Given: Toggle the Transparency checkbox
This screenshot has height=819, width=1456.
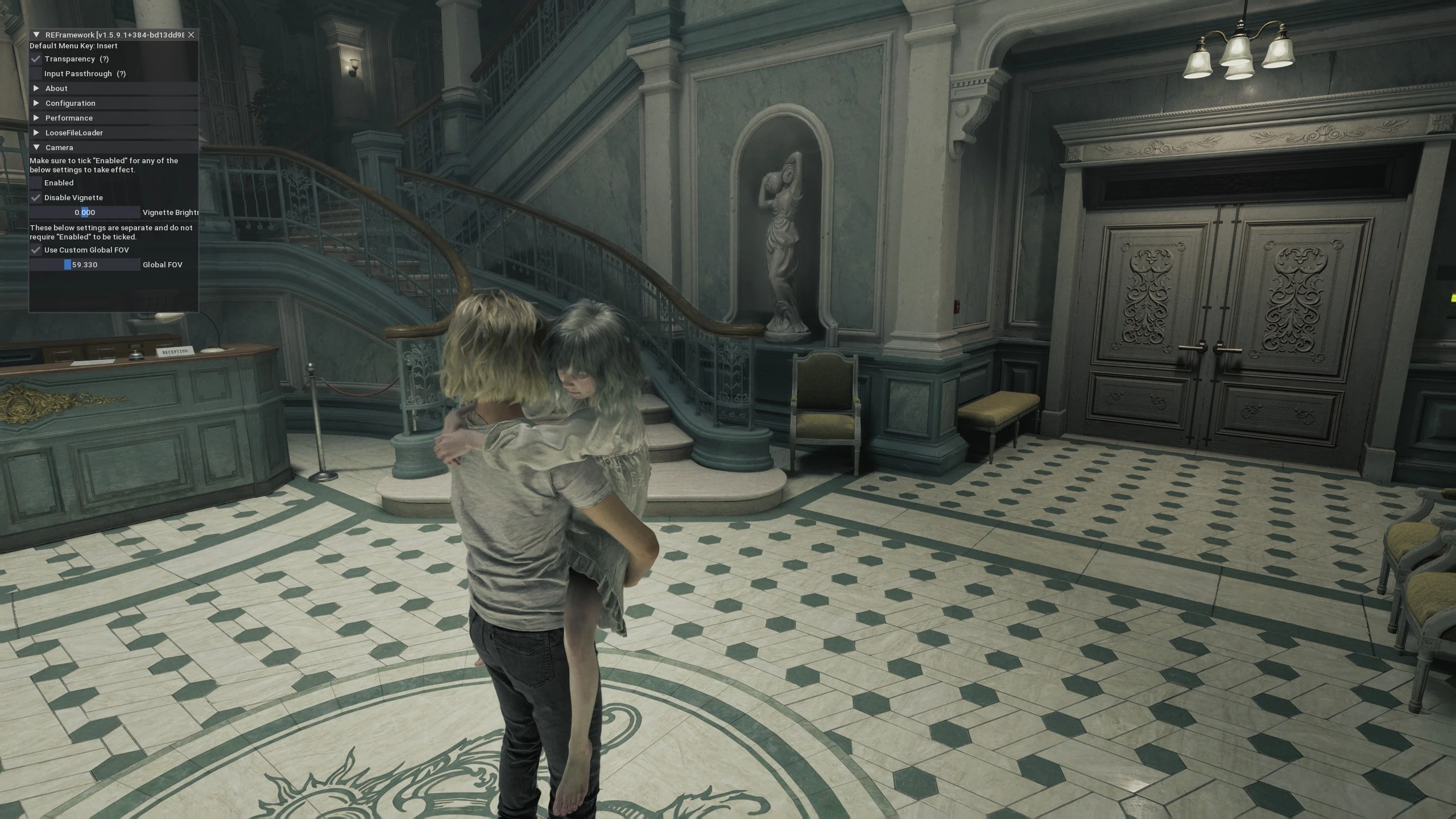Looking at the screenshot, I should click(x=36, y=59).
